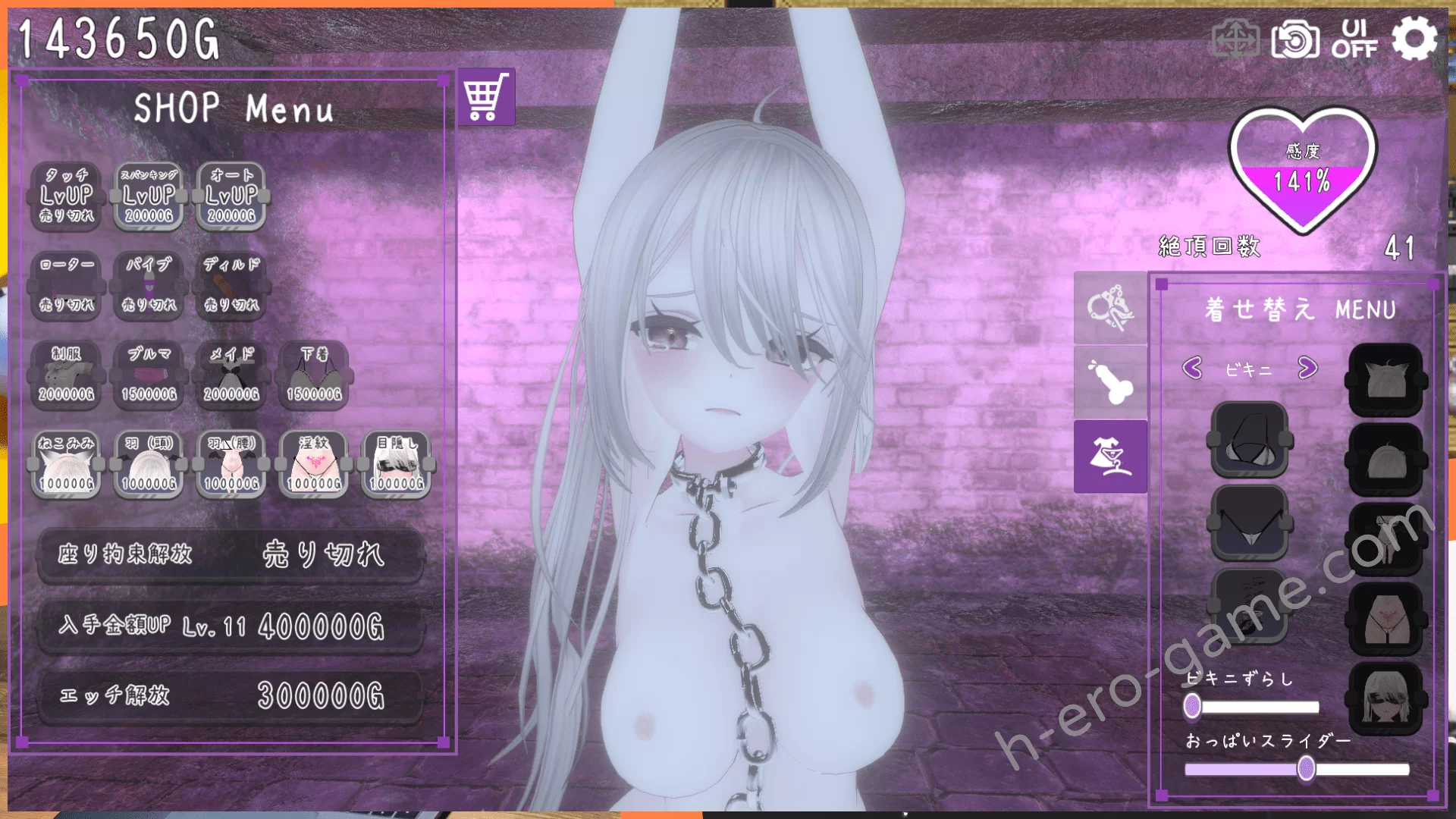The image size is (1456, 819).
Task: Purchase the ブルマ outfit
Action: (x=149, y=375)
